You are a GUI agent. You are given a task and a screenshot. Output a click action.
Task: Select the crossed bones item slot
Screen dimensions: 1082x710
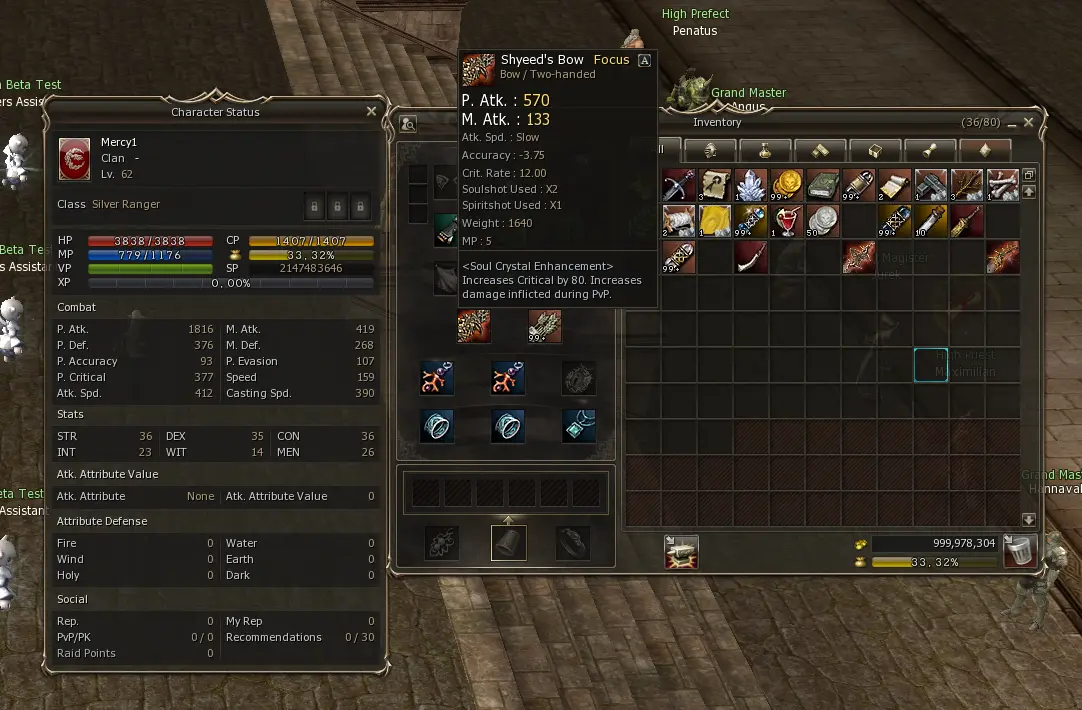[1003, 185]
